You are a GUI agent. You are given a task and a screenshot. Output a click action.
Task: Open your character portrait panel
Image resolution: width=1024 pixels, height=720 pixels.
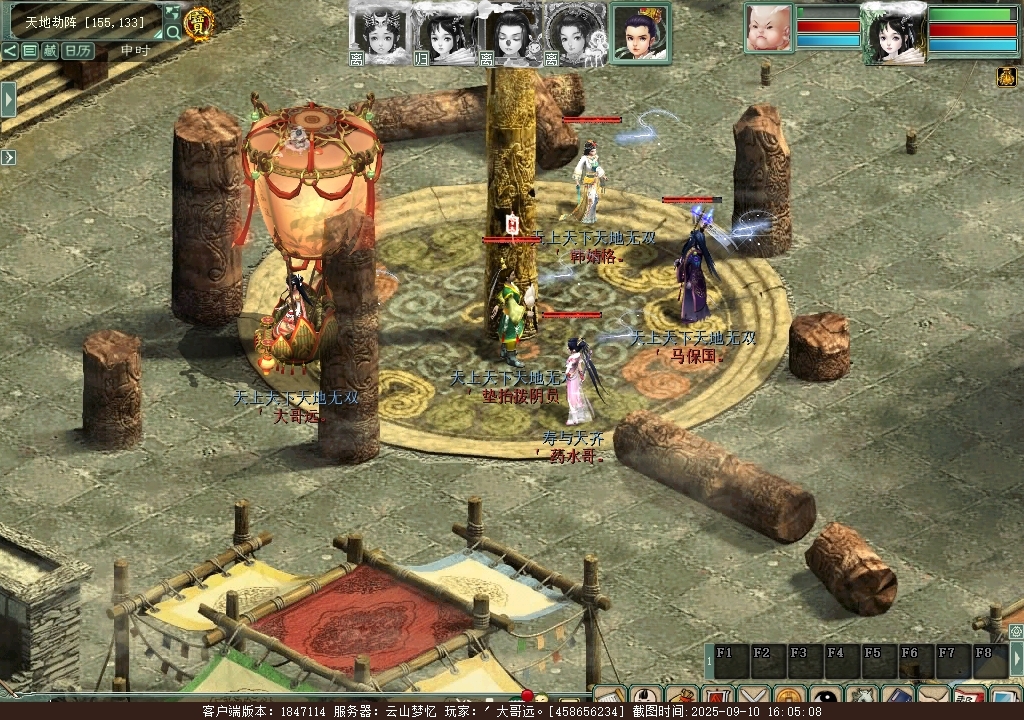pyautogui.click(x=892, y=33)
